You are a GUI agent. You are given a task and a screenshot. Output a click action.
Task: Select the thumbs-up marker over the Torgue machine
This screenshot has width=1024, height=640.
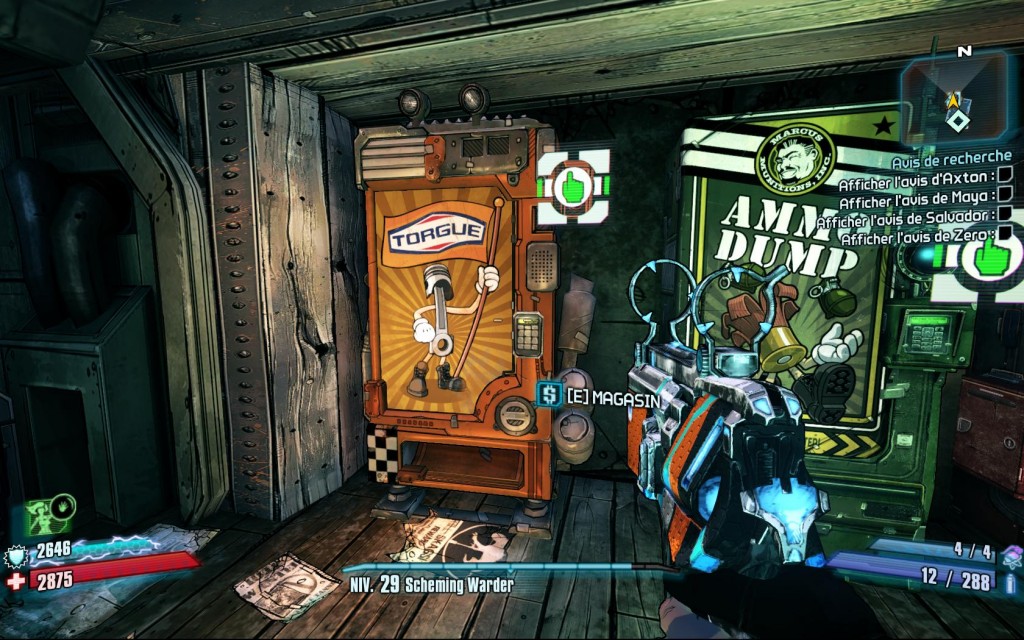(x=573, y=187)
